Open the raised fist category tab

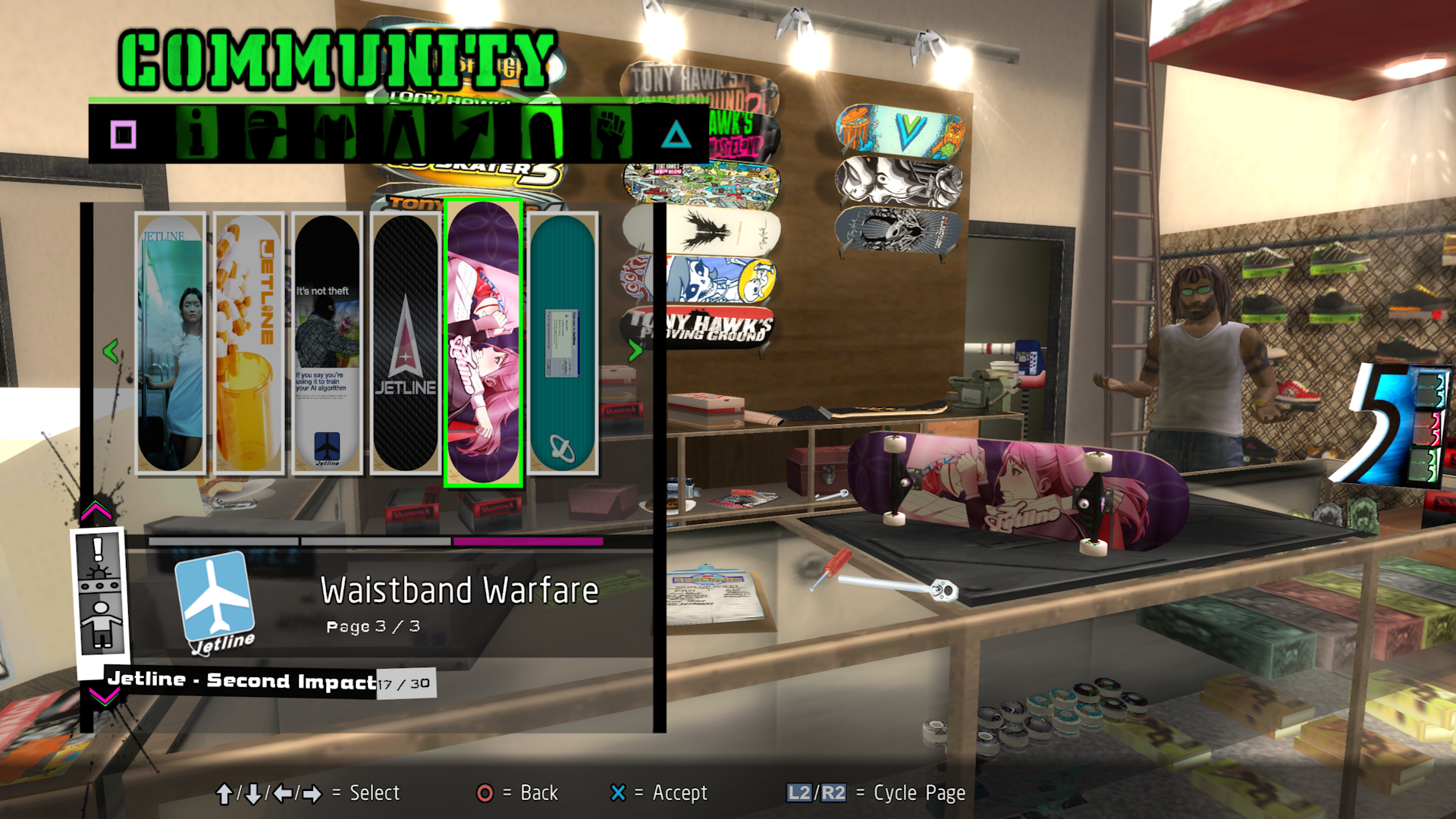coord(611,133)
